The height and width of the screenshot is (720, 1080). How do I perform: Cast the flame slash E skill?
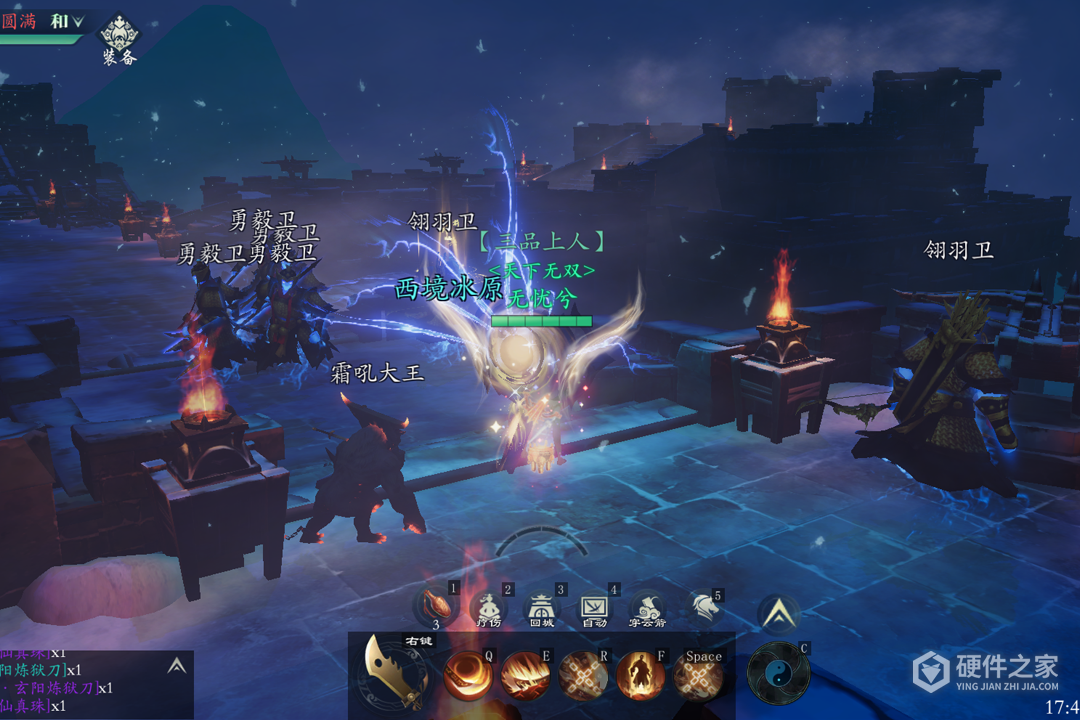coord(524,675)
